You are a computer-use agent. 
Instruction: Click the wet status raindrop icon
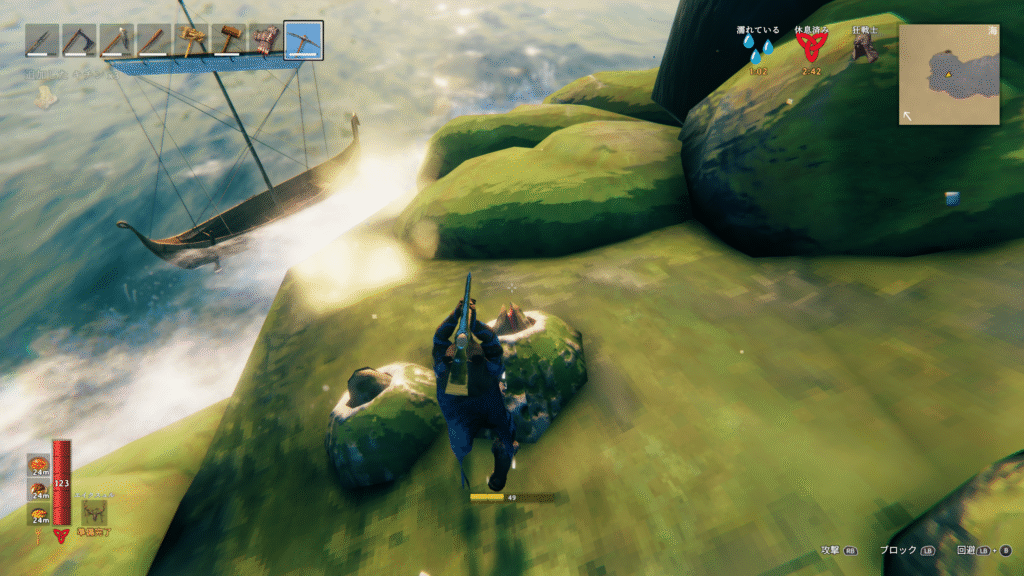coord(755,52)
